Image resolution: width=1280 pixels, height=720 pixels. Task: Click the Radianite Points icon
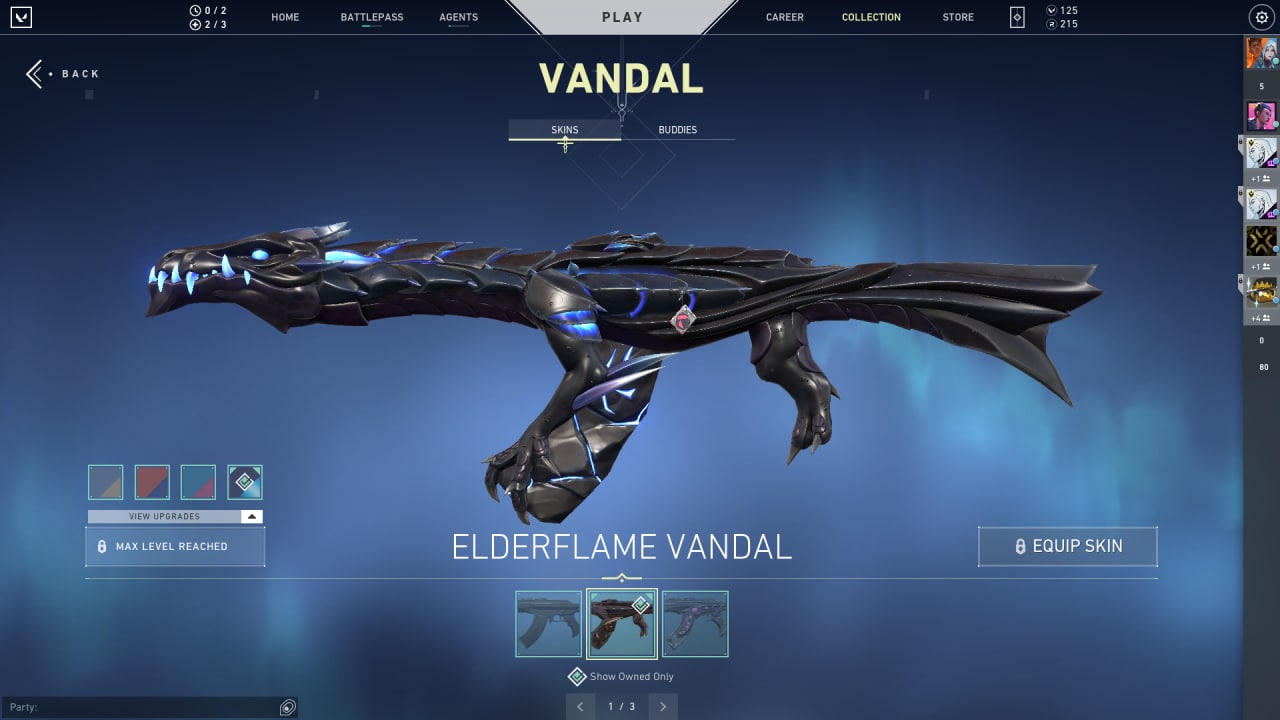coord(1051,23)
